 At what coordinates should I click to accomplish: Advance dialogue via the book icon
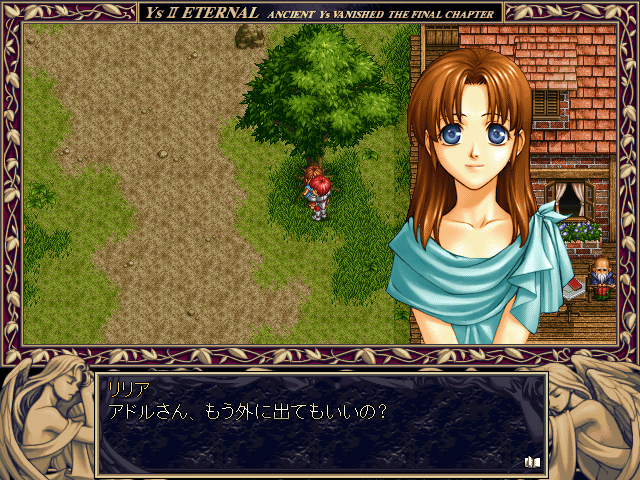point(531,462)
